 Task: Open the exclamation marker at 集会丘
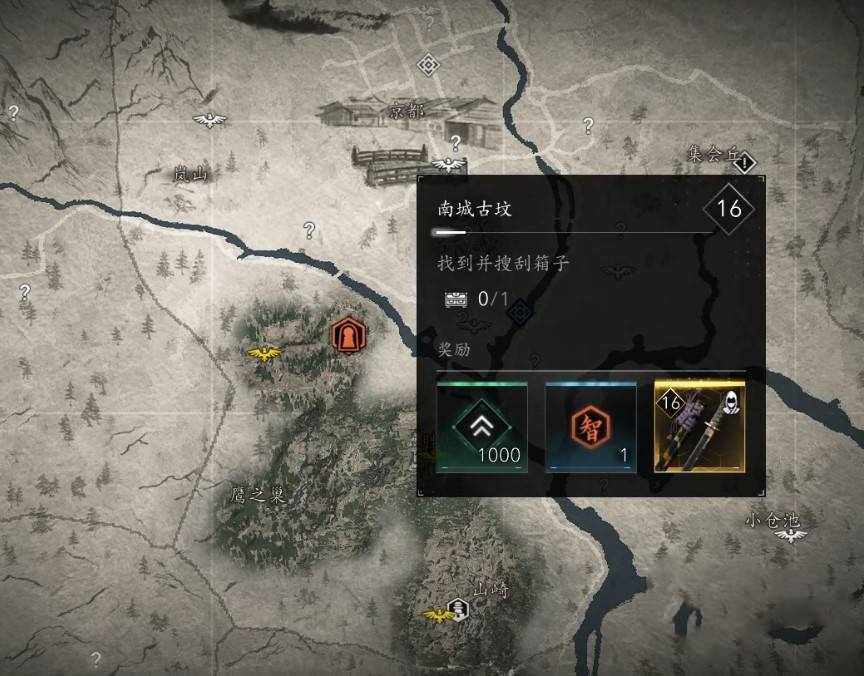[x=746, y=160]
